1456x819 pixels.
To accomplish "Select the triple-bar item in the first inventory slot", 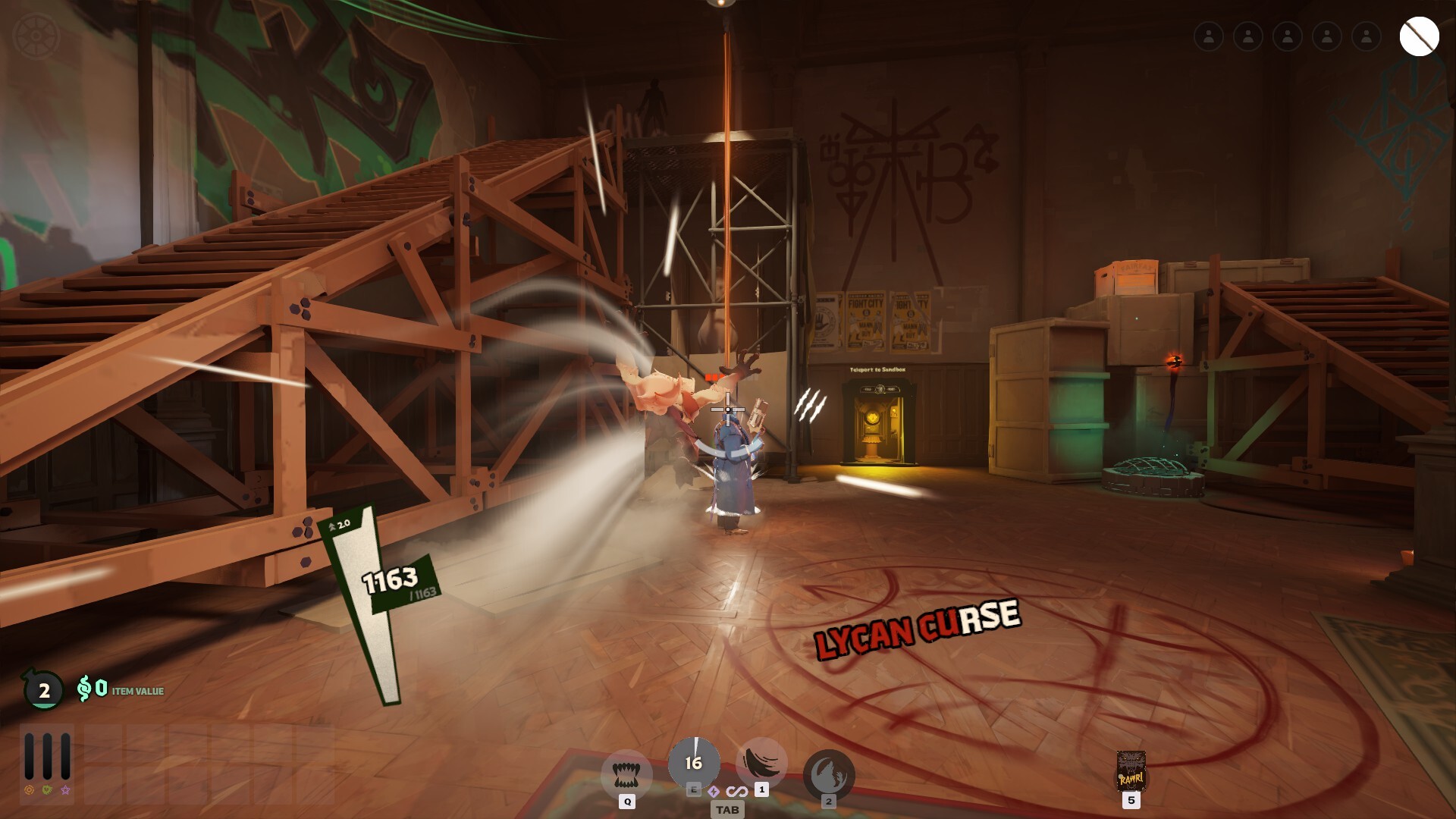I will 47,756.
